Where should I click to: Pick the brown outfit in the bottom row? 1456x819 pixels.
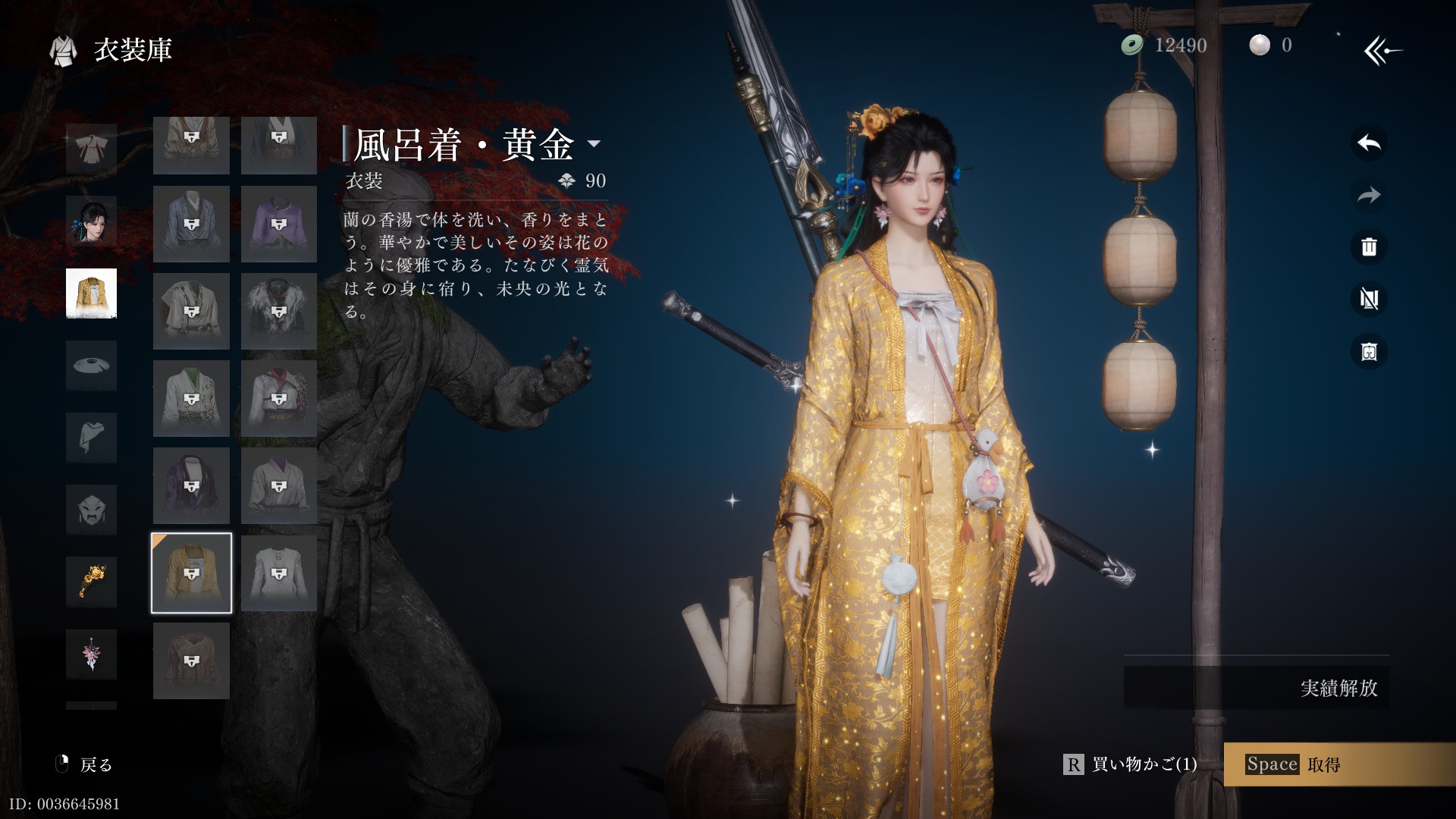coord(191,661)
